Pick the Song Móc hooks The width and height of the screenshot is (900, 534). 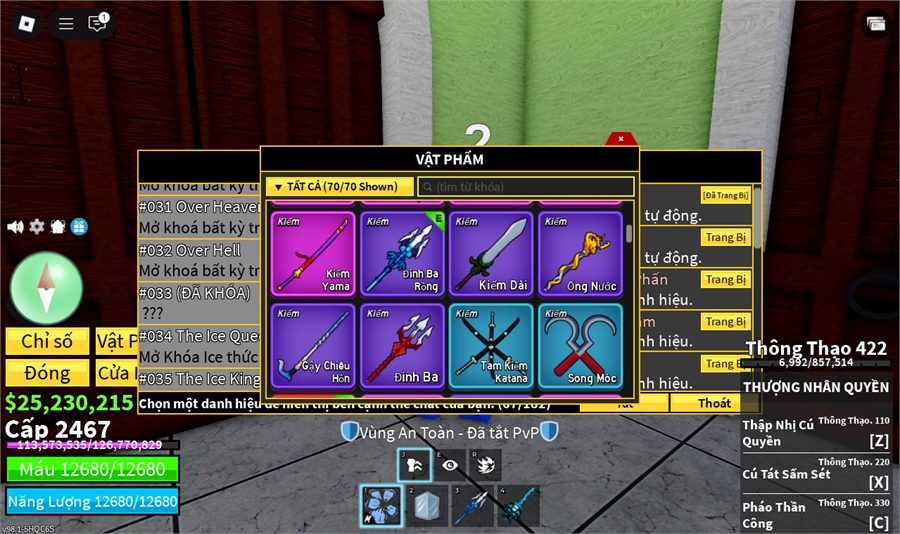coord(580,346)
